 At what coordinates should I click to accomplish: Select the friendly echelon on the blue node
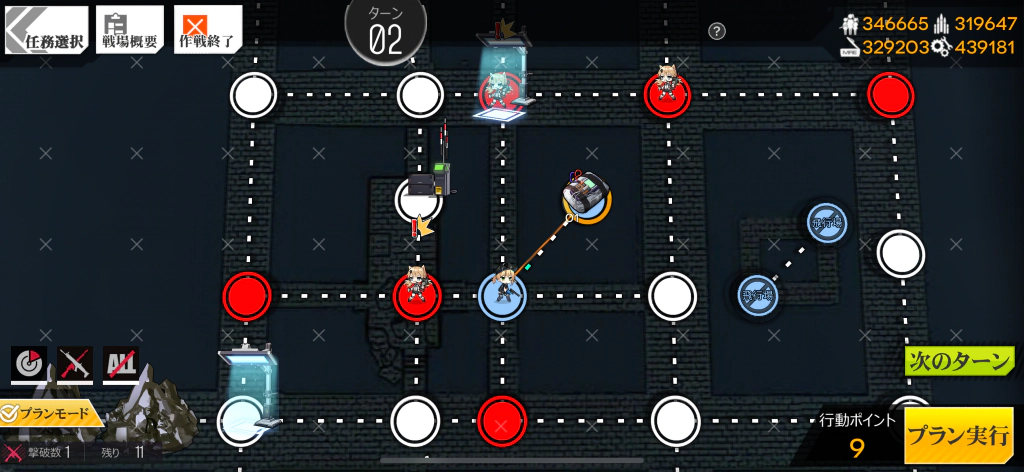coord(502,294)
